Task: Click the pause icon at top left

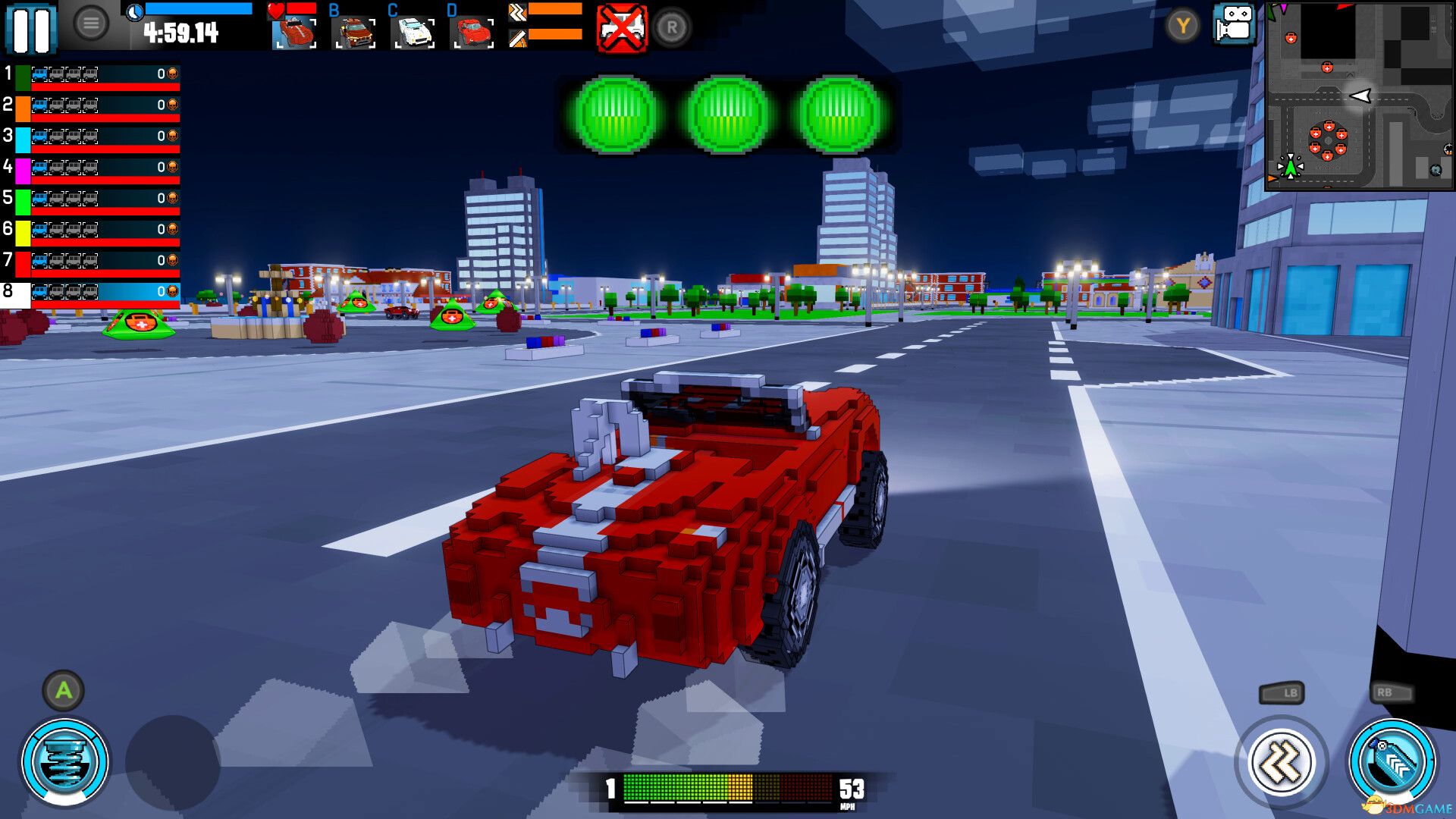Action: tap(32, 28)
